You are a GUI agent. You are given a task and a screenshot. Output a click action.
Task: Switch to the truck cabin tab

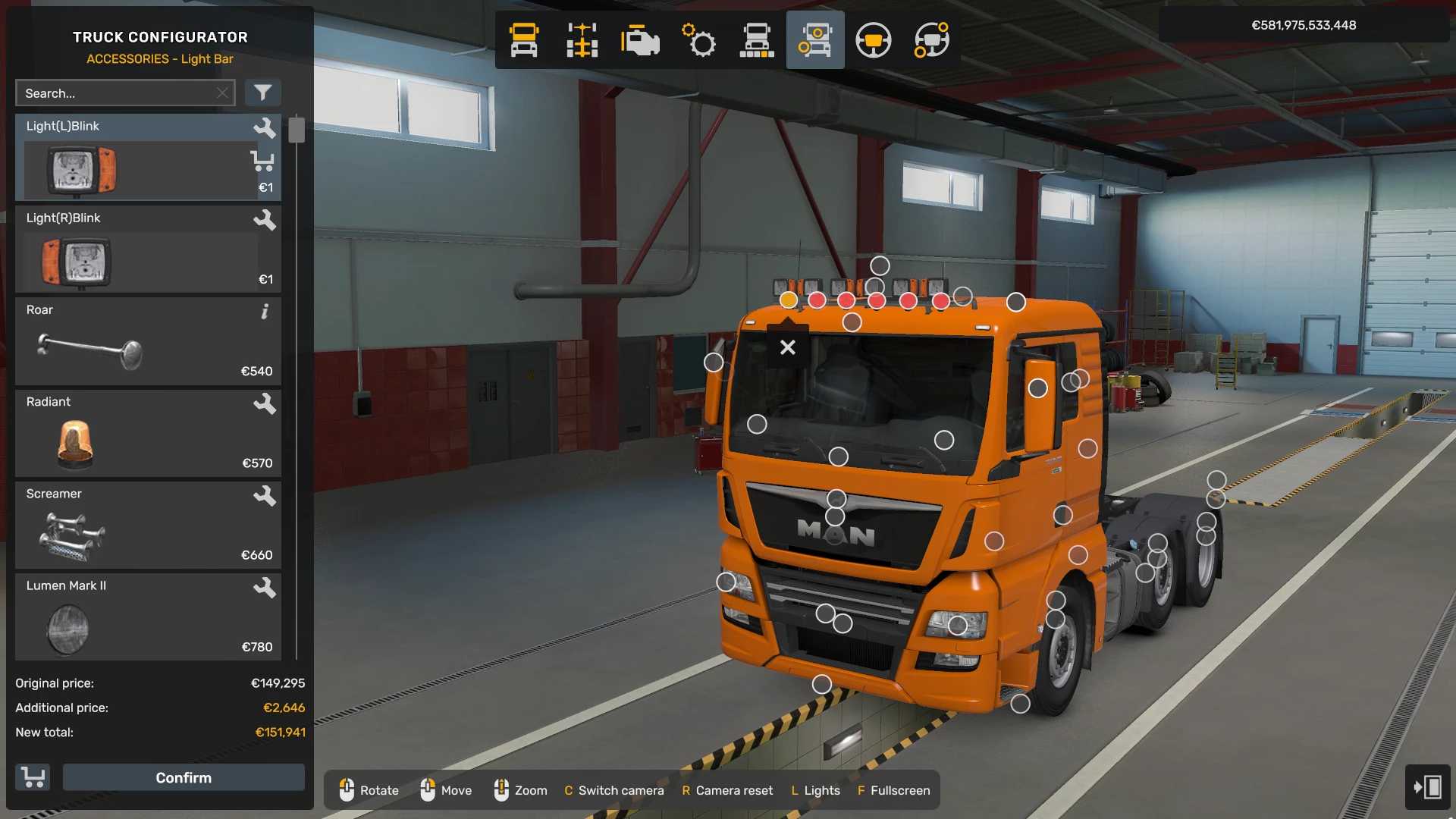tap(524, 40)
